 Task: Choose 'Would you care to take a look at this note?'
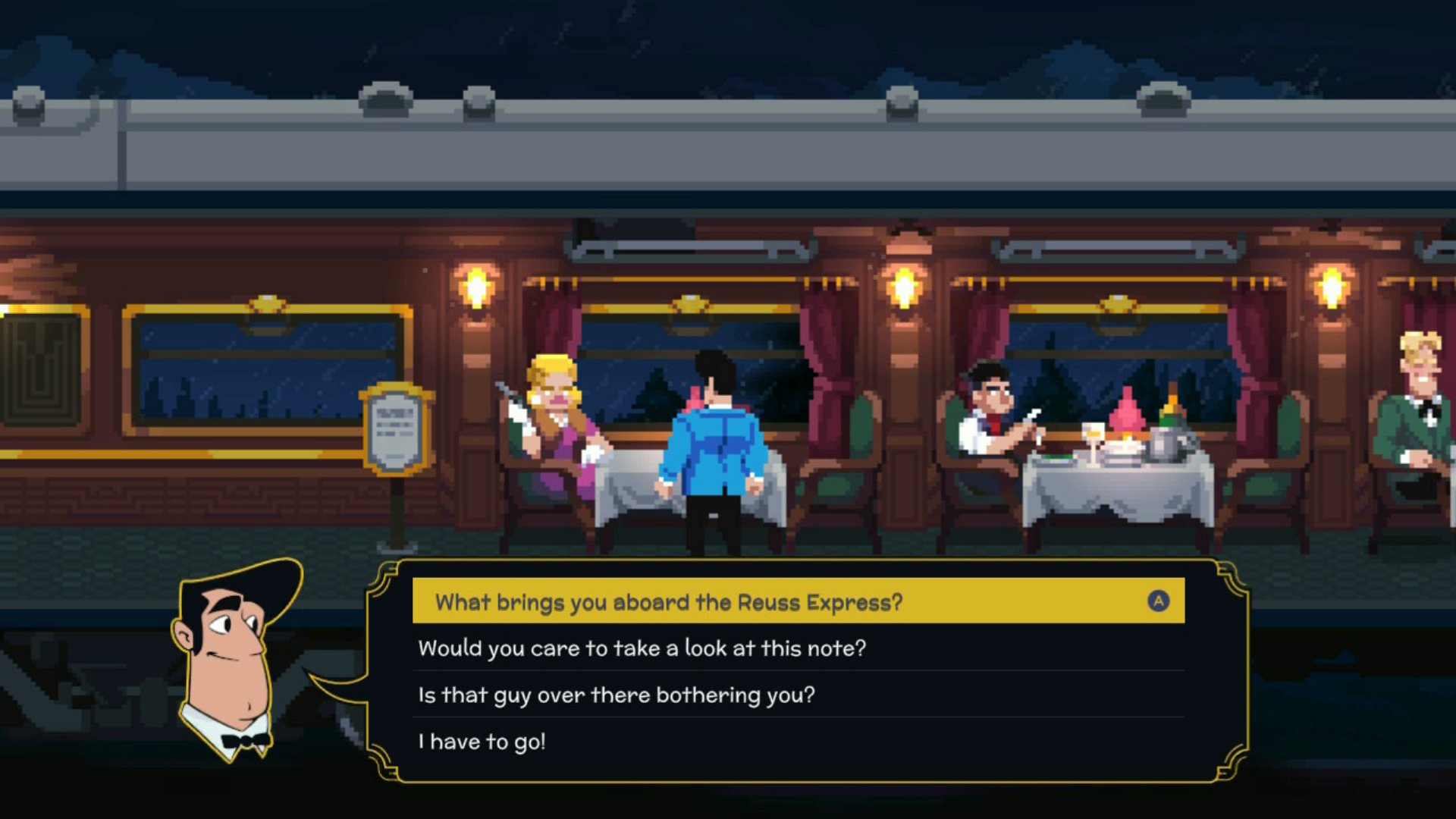(642, 649)
